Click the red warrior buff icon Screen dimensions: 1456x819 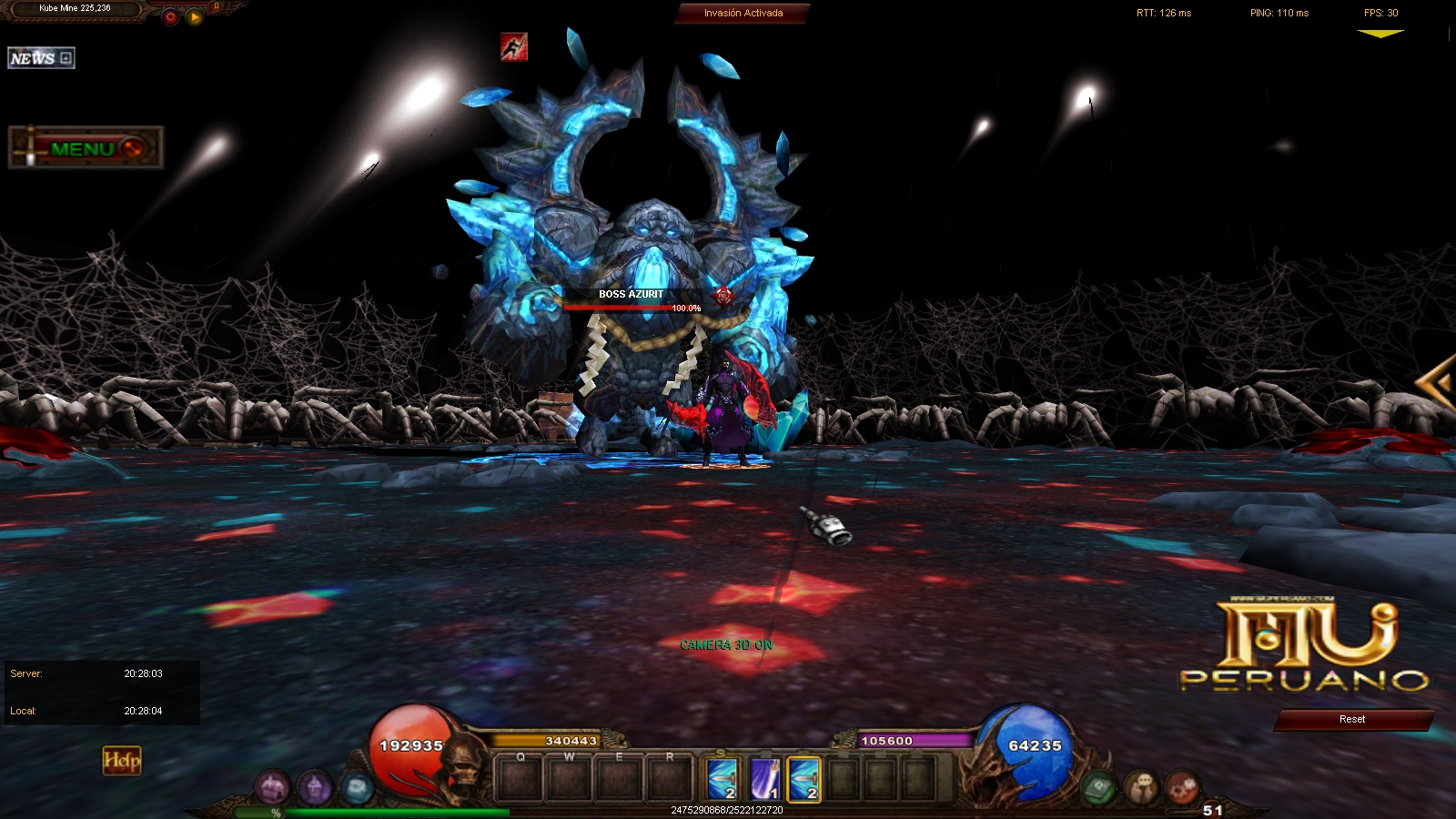coord(514,47)
